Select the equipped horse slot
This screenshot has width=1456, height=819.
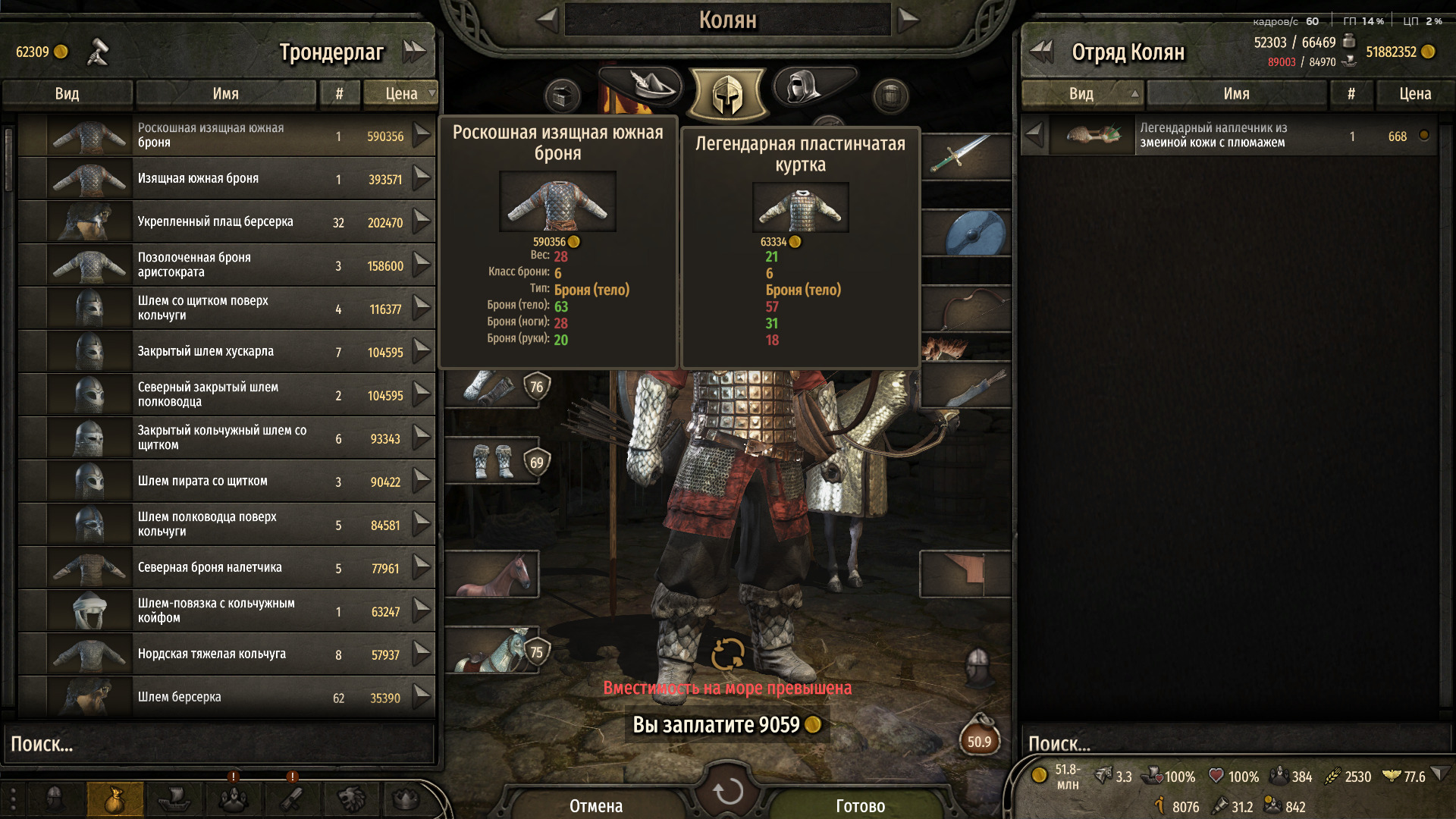pos(491,574)
